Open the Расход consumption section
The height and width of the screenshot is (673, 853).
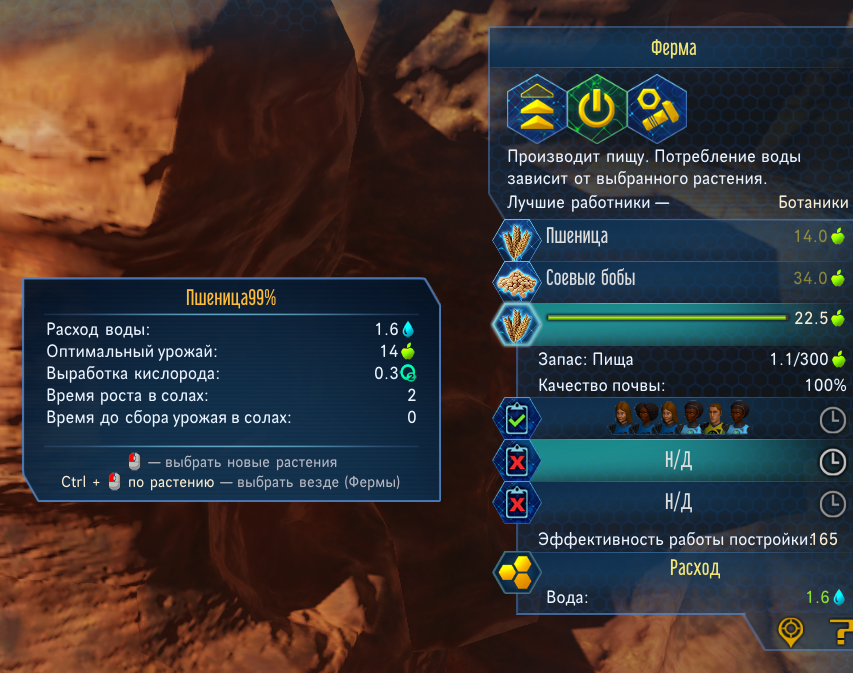pos(693,568)
